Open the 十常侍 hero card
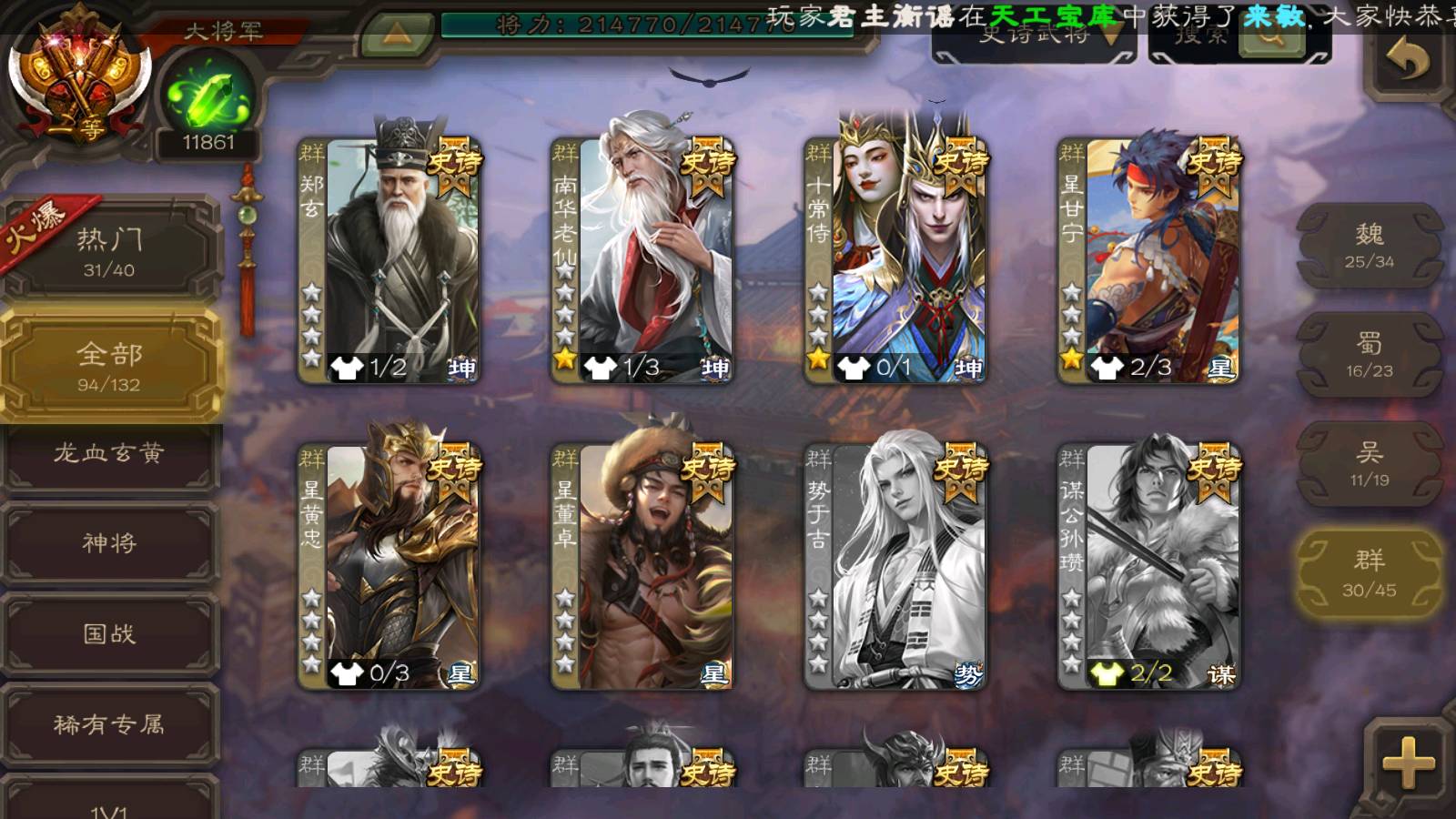Viewport: 1456px width, 819px height. (897, 259)
